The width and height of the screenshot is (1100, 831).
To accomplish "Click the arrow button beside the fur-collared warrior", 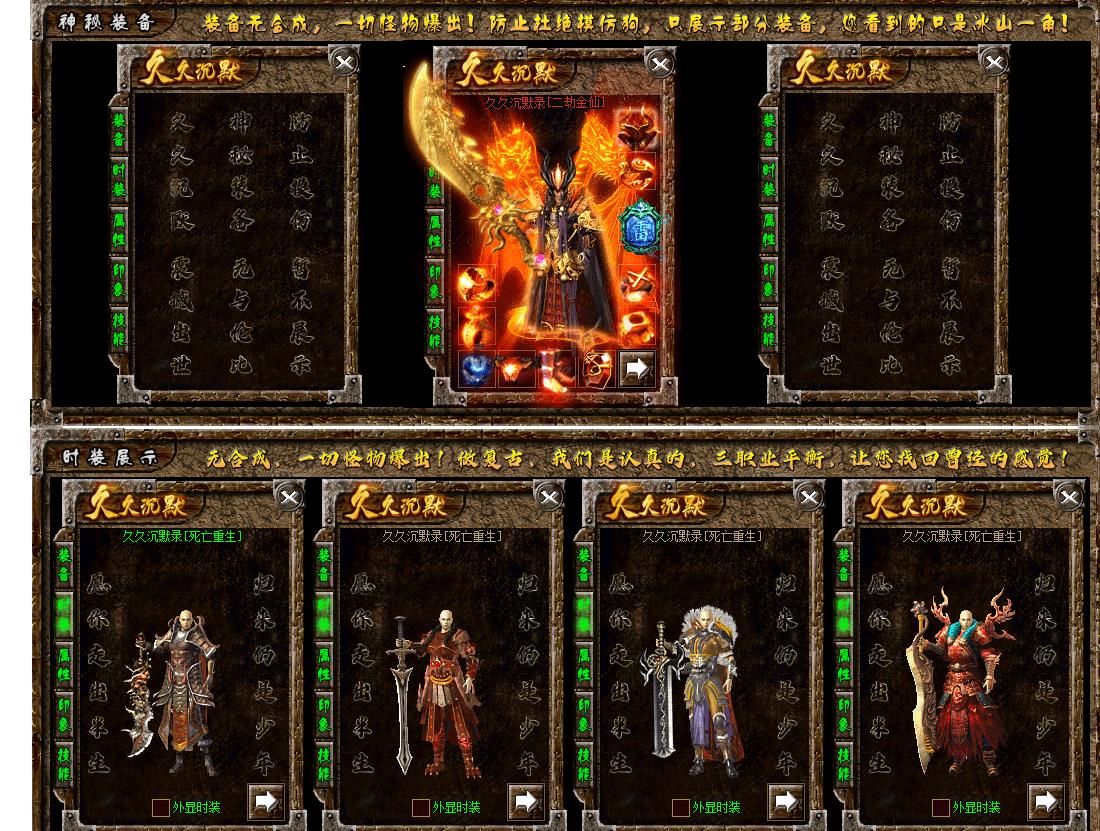I will [x=786, y=801].
